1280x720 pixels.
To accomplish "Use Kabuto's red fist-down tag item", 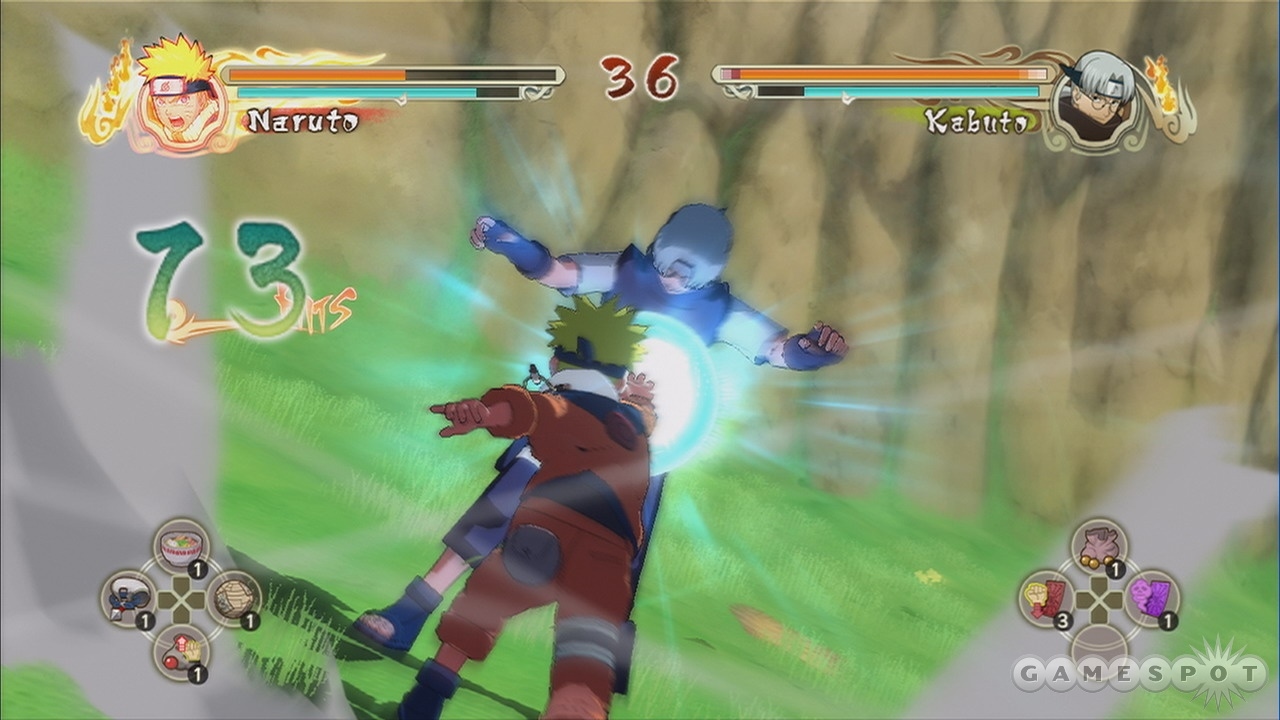I will pos(1046,598).
